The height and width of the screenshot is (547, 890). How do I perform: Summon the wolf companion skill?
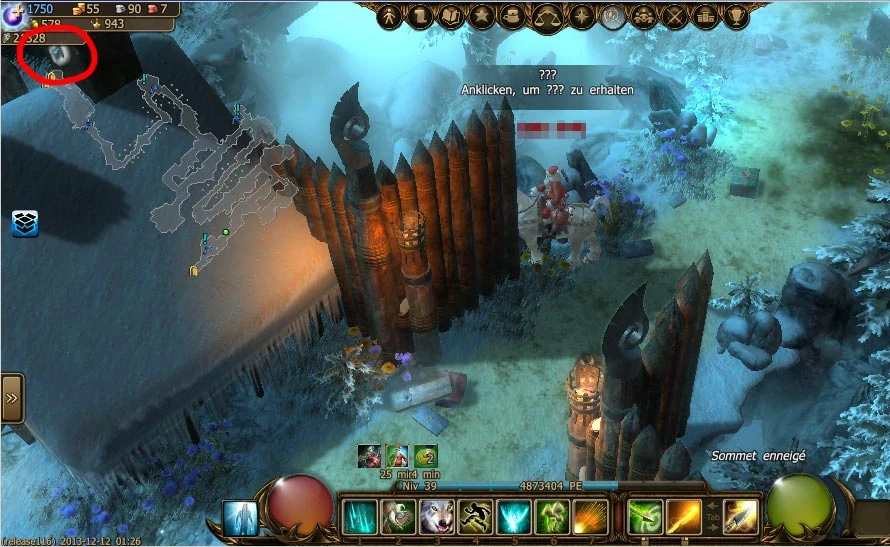point(437,517)
